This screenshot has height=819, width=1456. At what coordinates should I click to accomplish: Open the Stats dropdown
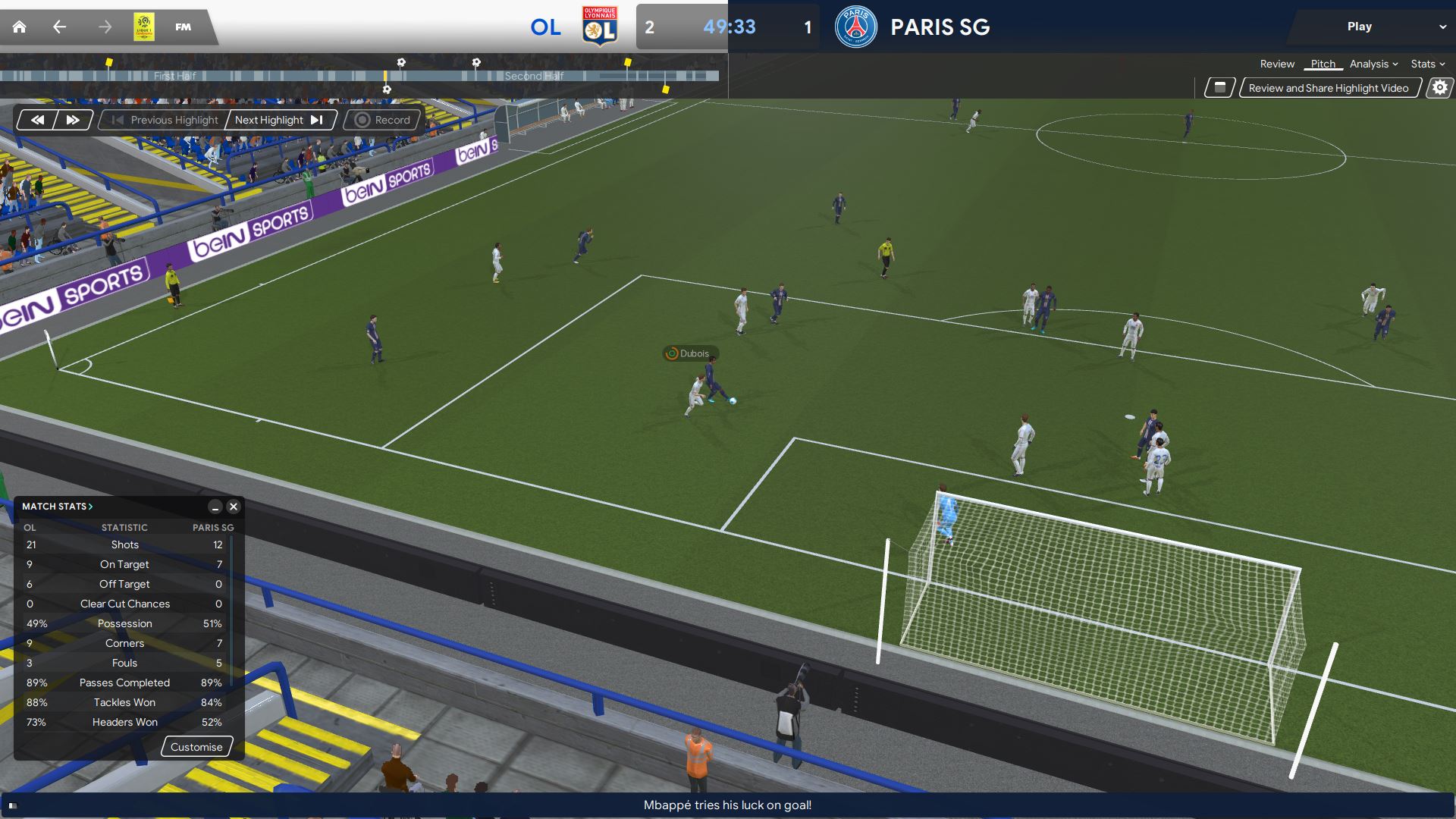click(1427, 64)
